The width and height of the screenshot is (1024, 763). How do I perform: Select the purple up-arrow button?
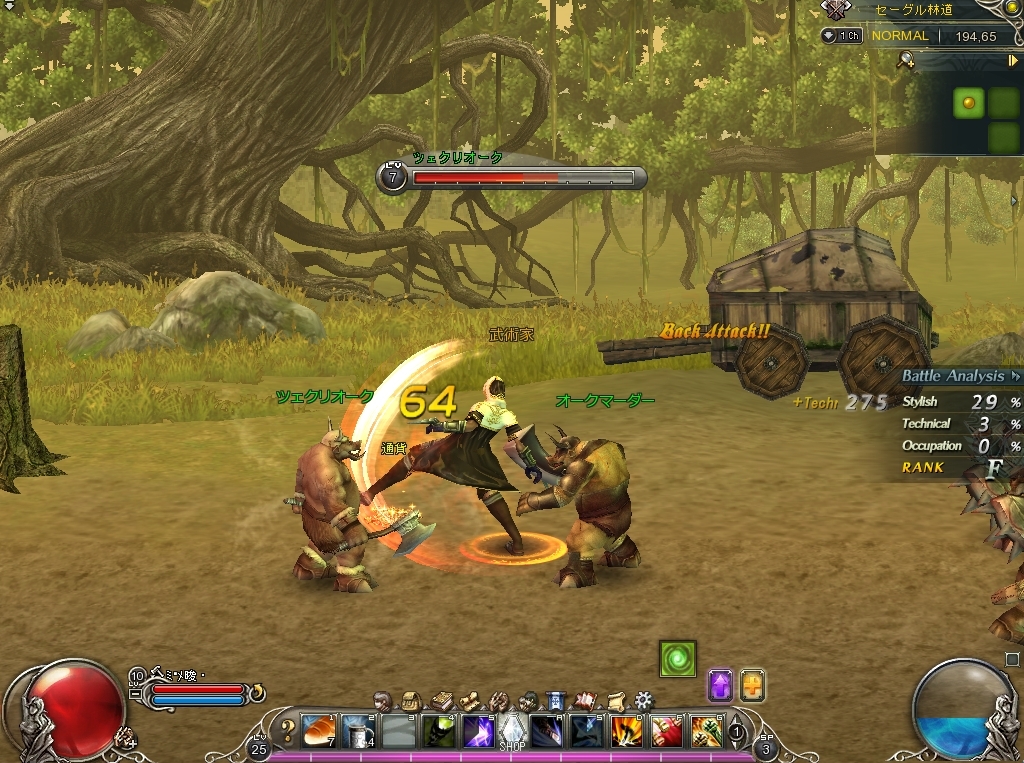click(720, 685)
